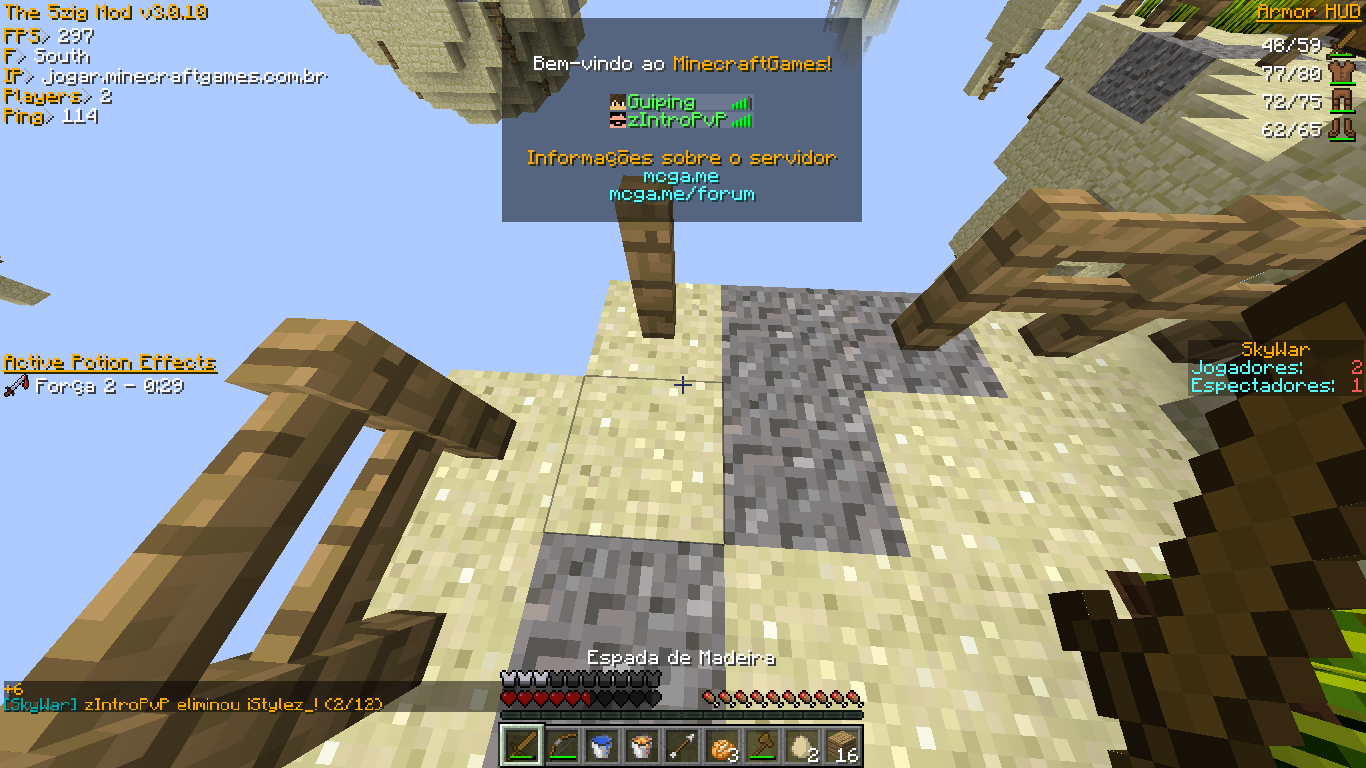Choose the lava bucket slot
Screen dimensions: 1366x768
pos(641,746)
